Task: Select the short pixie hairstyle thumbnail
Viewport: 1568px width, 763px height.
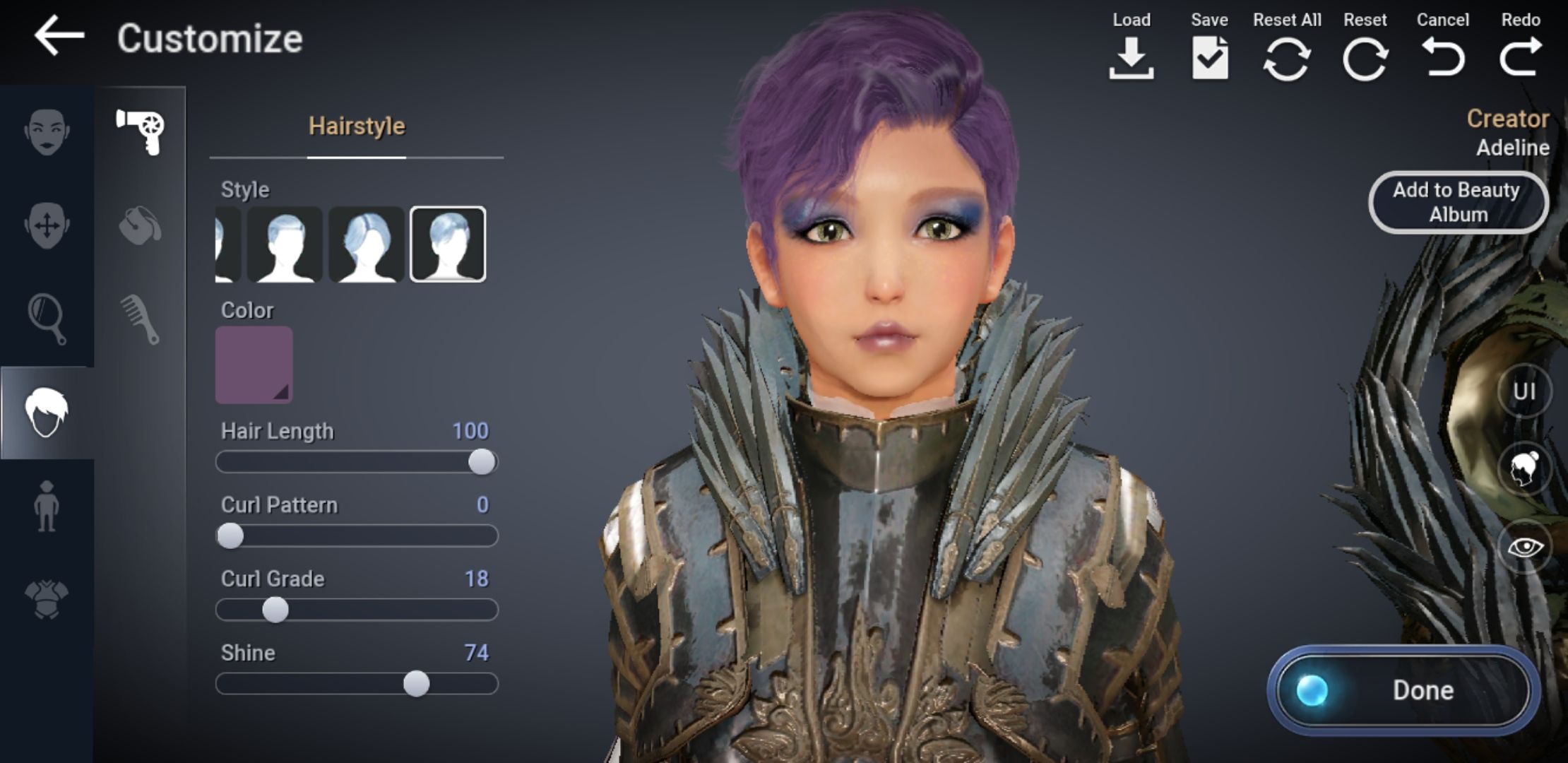Action: tap(447, 245)
